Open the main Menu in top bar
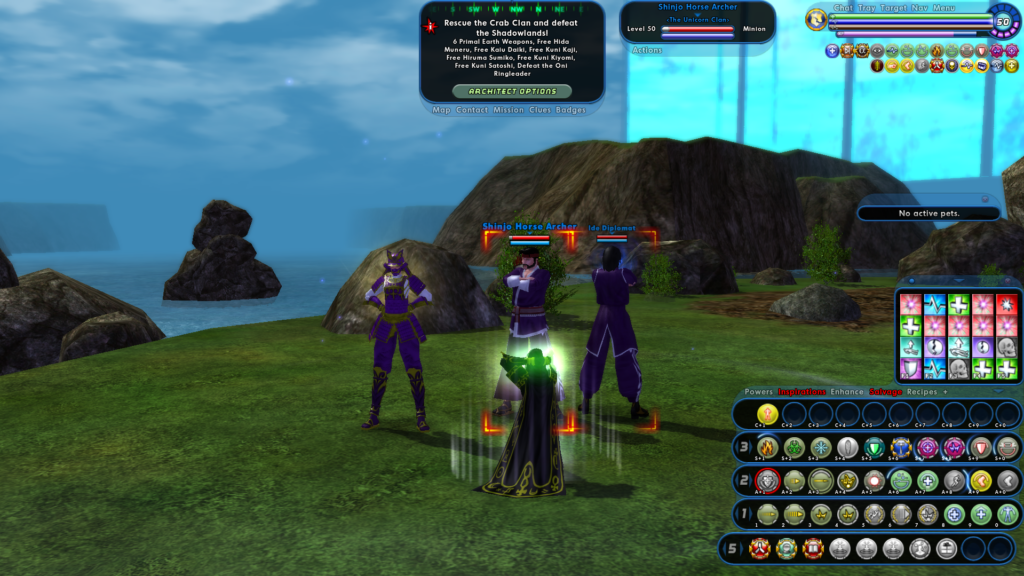The height and width of the screenshot is (576, 1024). click(944, 8)
